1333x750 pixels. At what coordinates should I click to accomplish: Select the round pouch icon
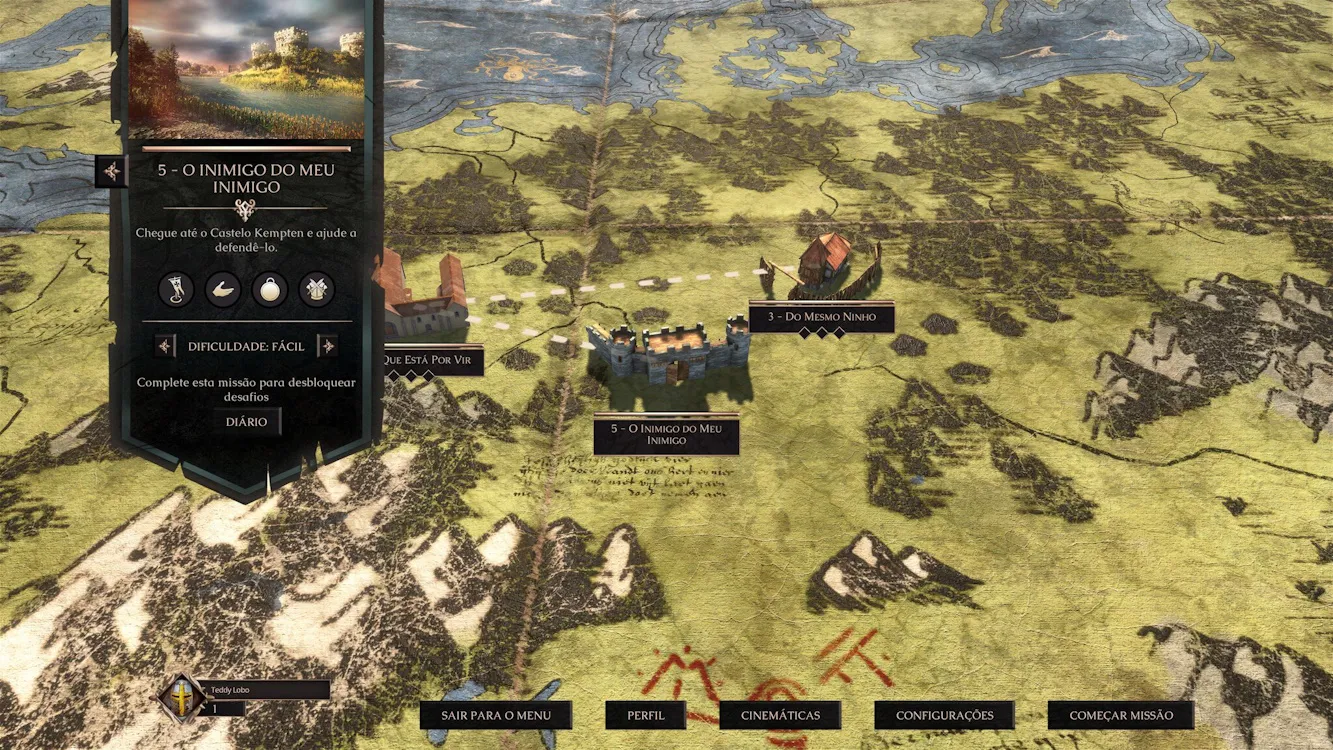point(269,290)
